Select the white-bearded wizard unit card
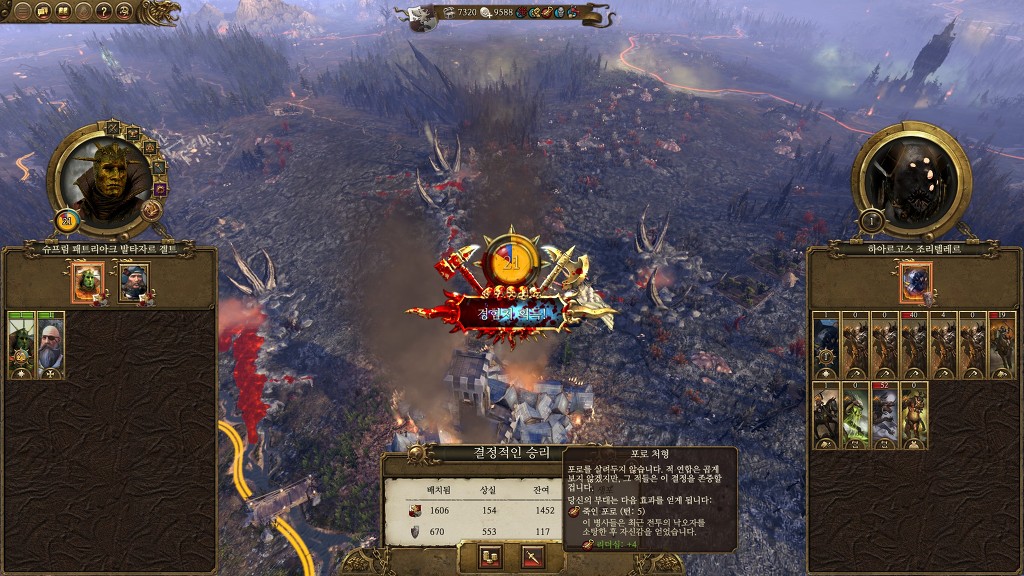 click(x=51, y=346)
